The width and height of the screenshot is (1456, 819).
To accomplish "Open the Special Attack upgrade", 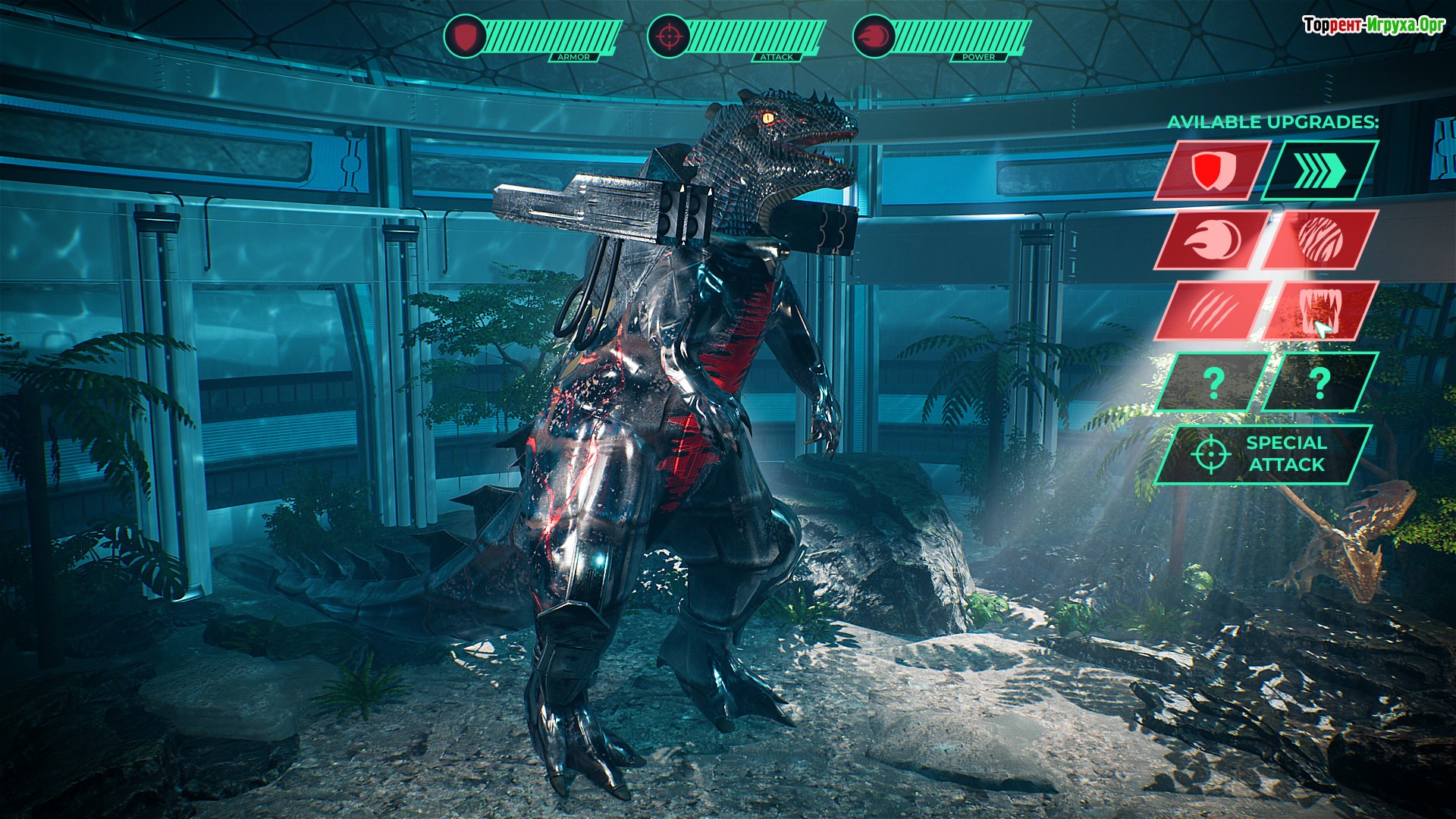I will 1263,453.
